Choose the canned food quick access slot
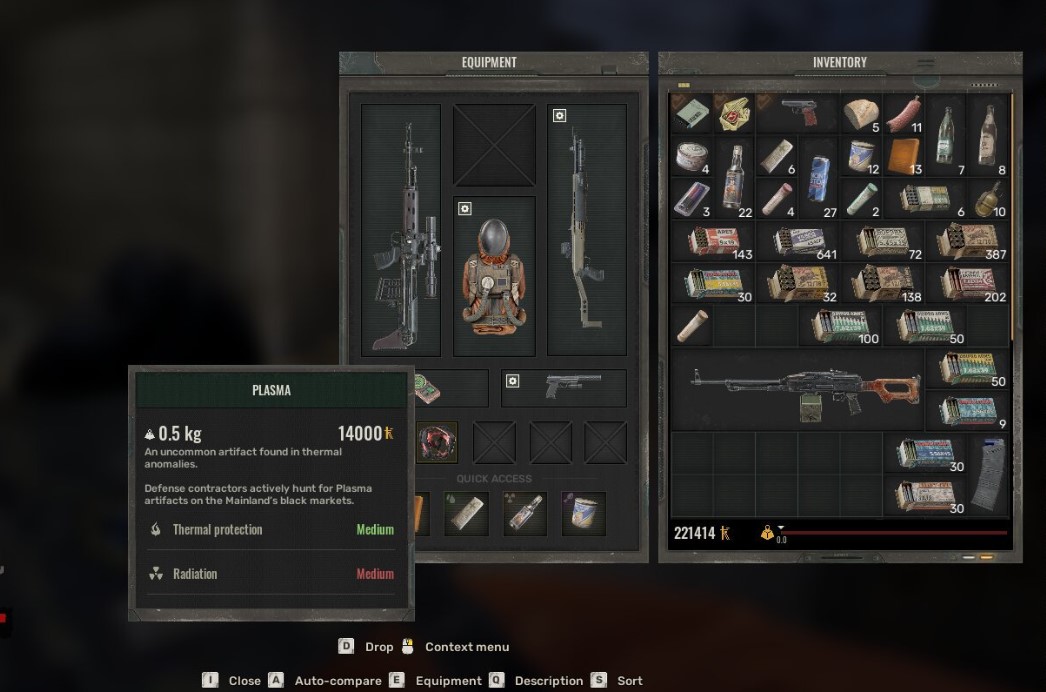The height and width of the screenshot is (692, 1046). (583, 513)
